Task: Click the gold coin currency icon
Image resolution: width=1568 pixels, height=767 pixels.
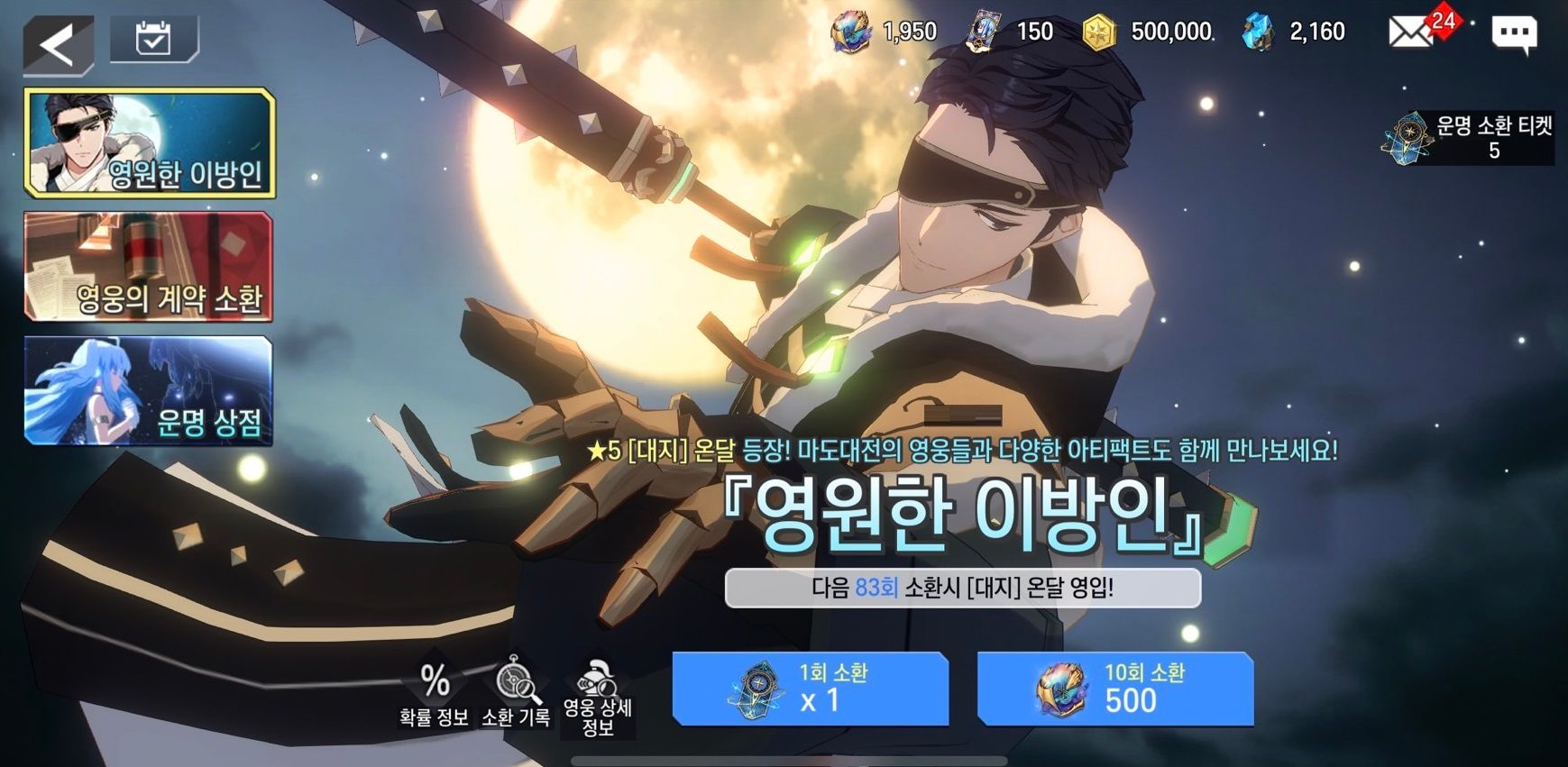Action: (1098, 32)
